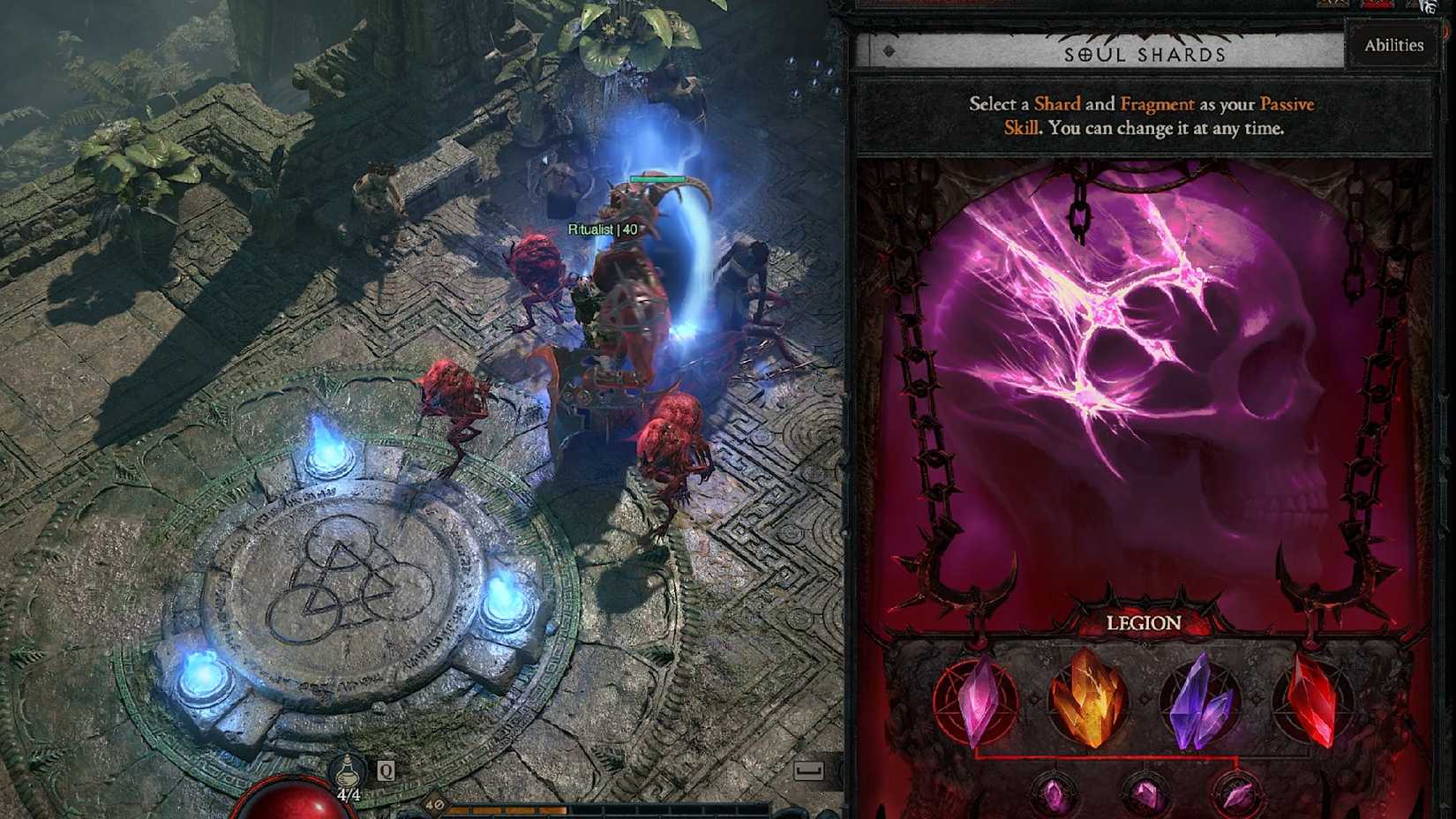Select the purple crystal Soul Shard
The height and width of the screenshot is (819, 1456).
1201,702
